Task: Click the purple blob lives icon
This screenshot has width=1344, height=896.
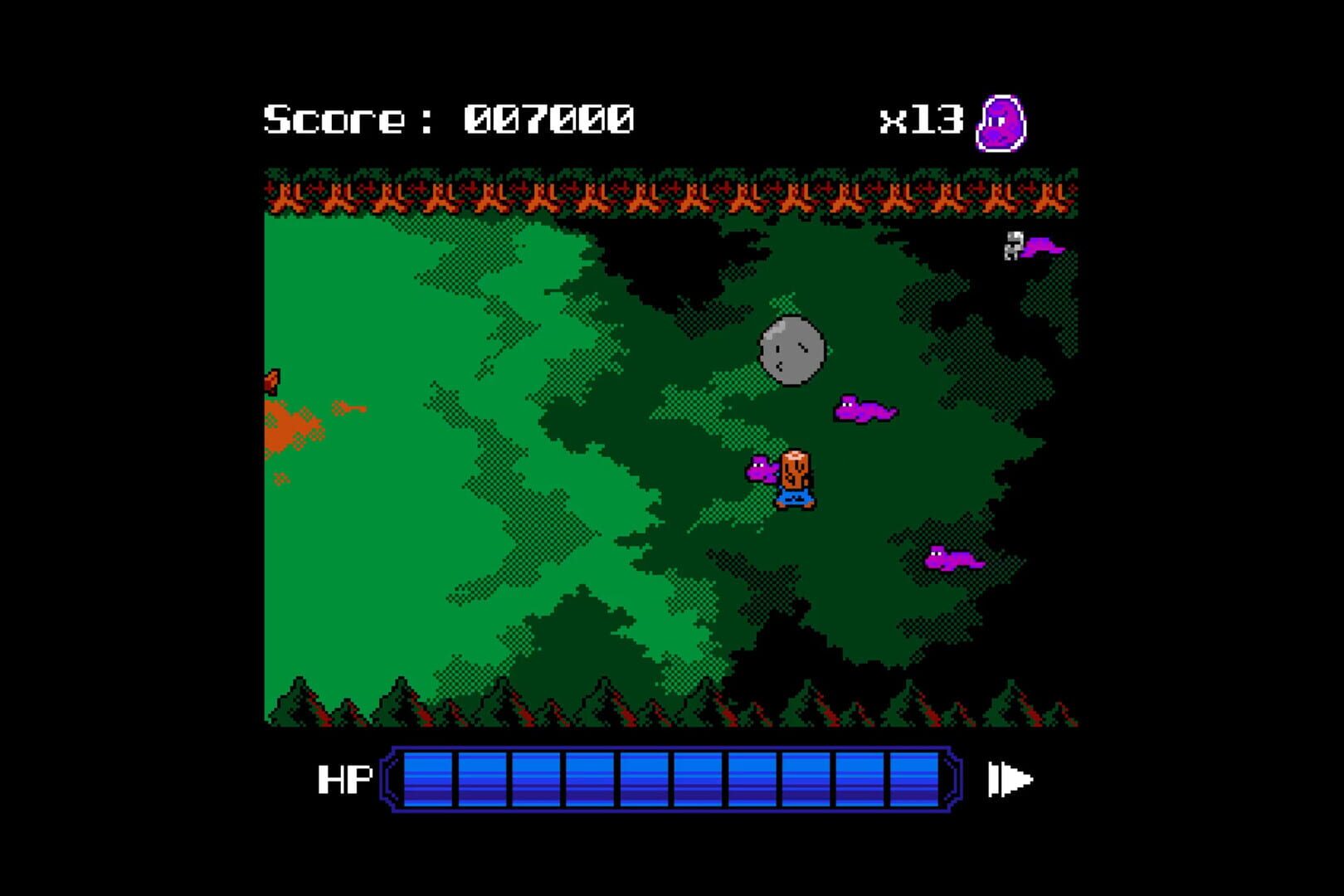Action: [x=1002, y=123]
